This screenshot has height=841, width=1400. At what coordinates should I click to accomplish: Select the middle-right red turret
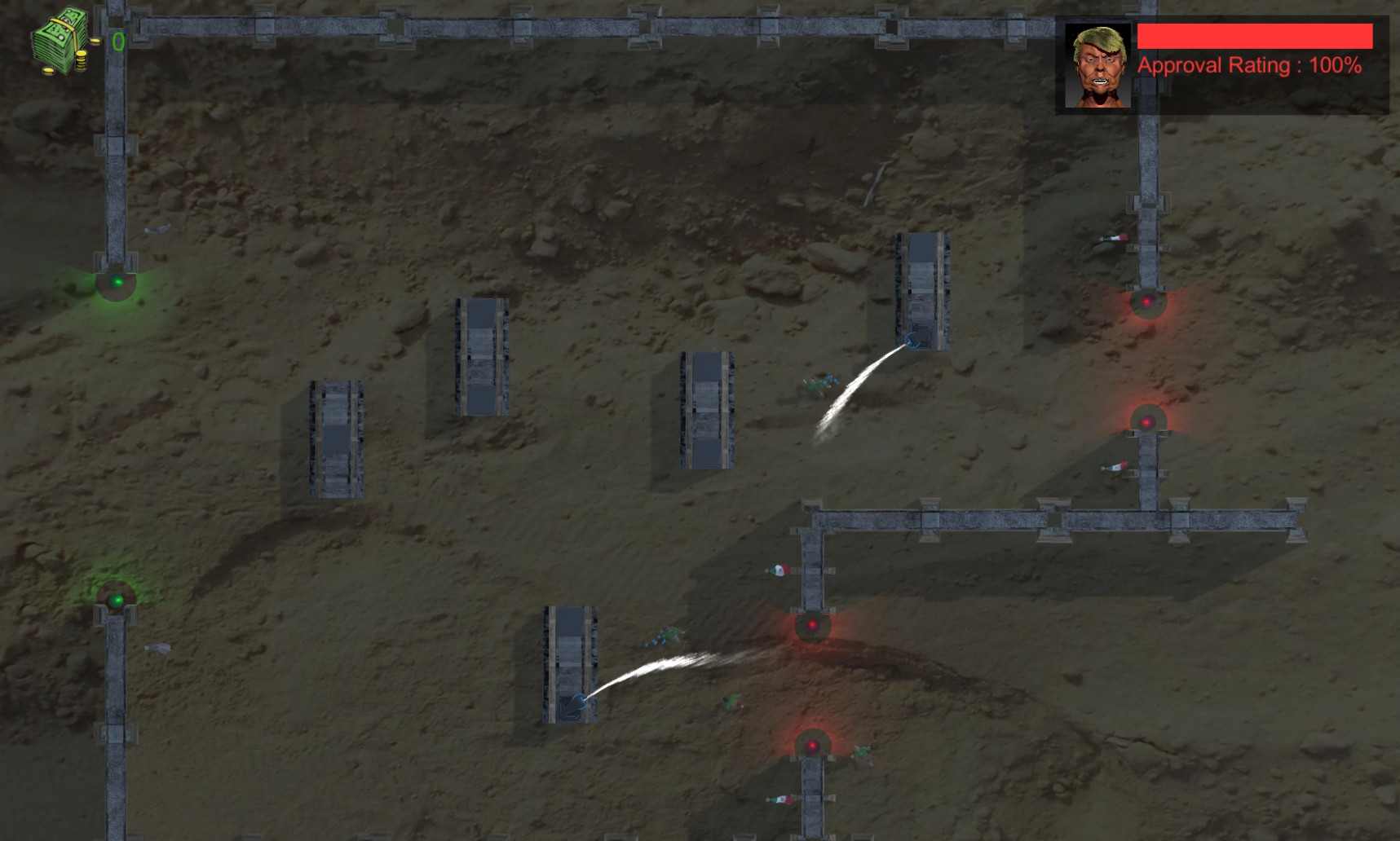click(1149, 422)
